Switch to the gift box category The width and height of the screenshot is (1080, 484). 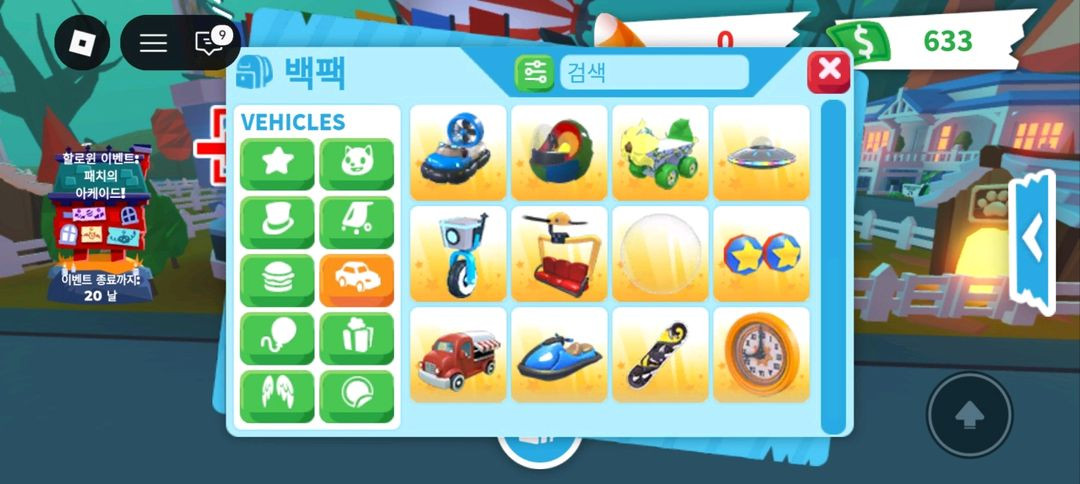(356, 338)
